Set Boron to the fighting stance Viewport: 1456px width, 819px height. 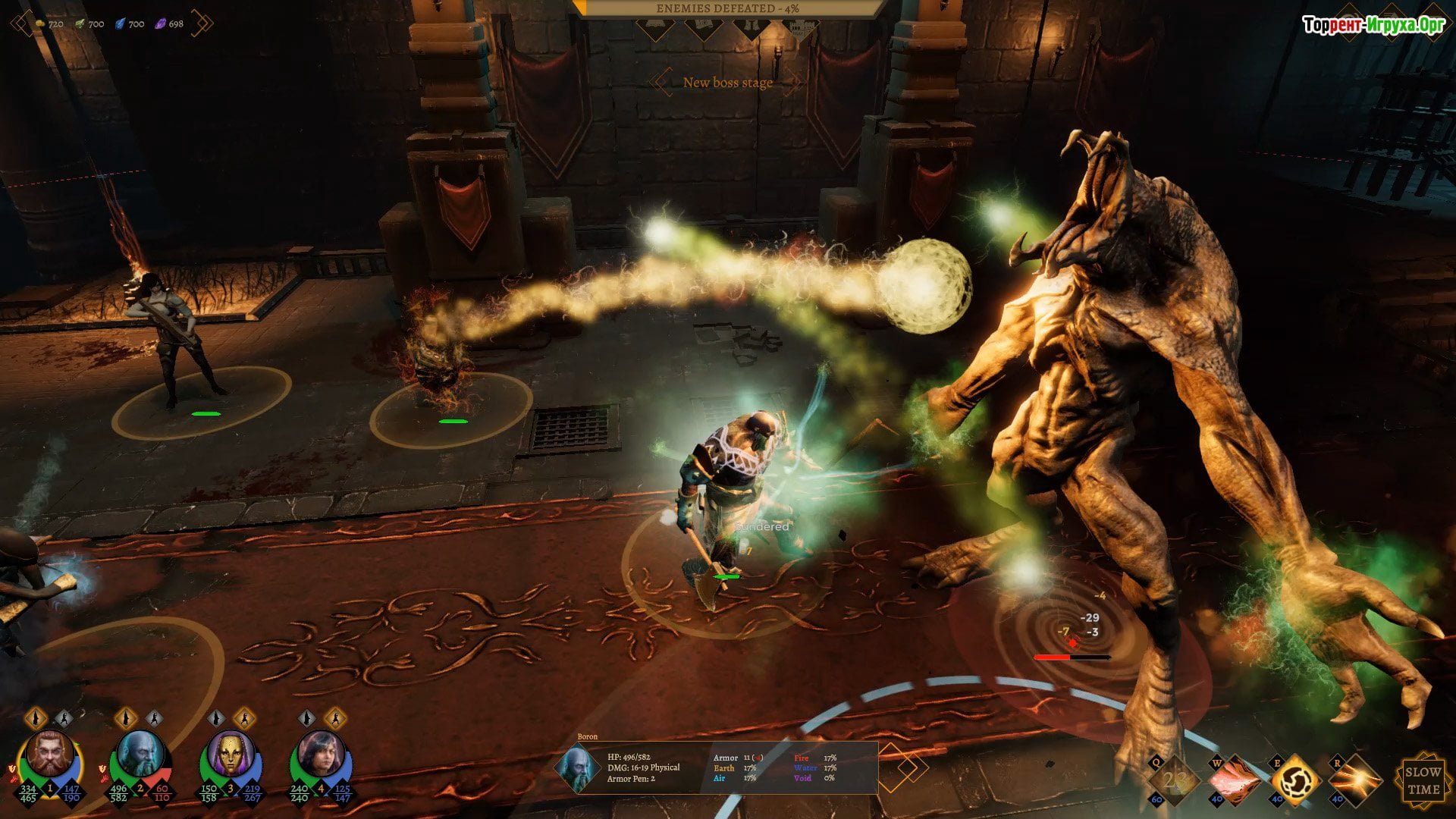(x=154, y=717)
